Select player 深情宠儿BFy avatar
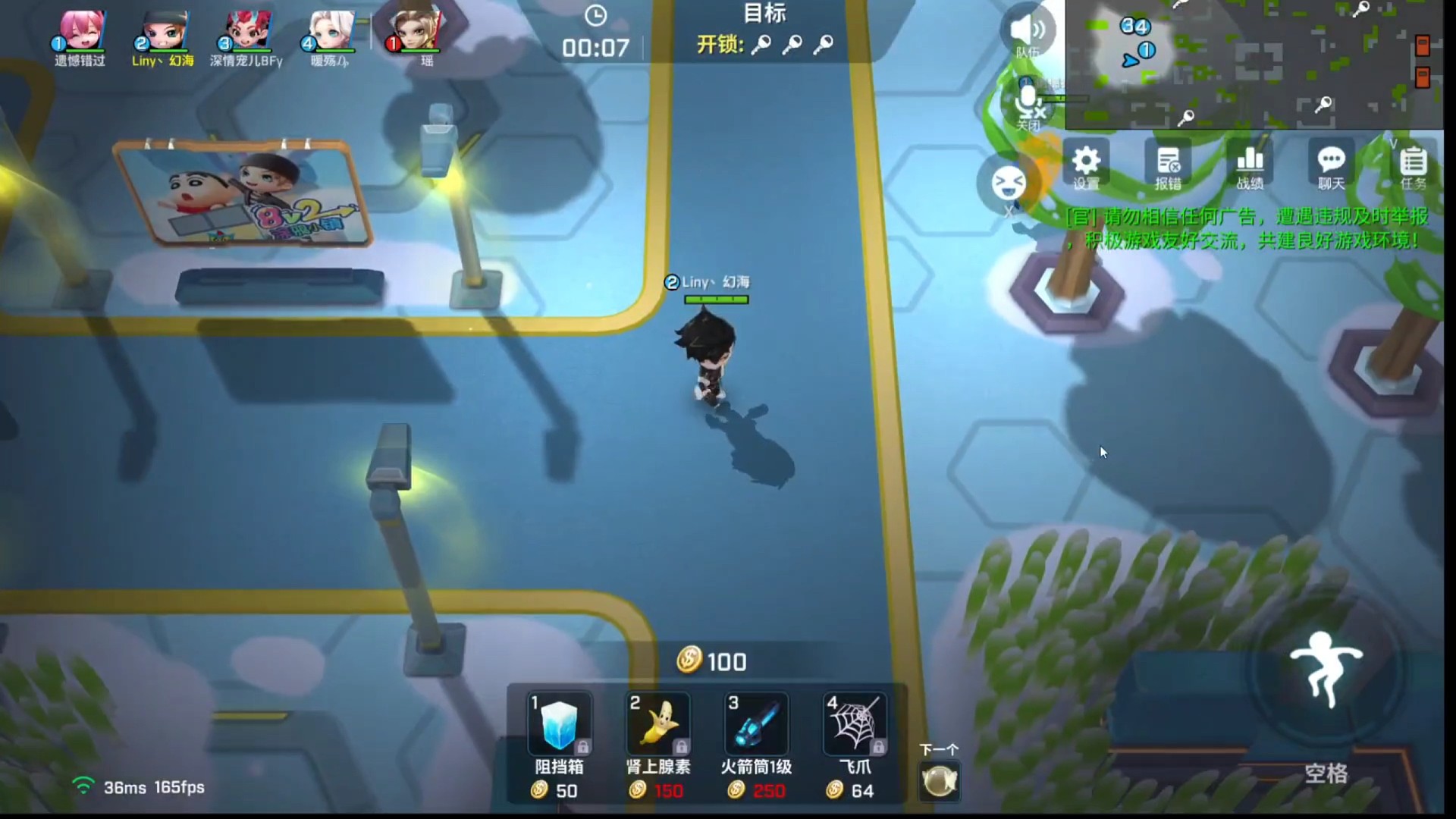Screen dimensions: 1456x819 point(247,32)
